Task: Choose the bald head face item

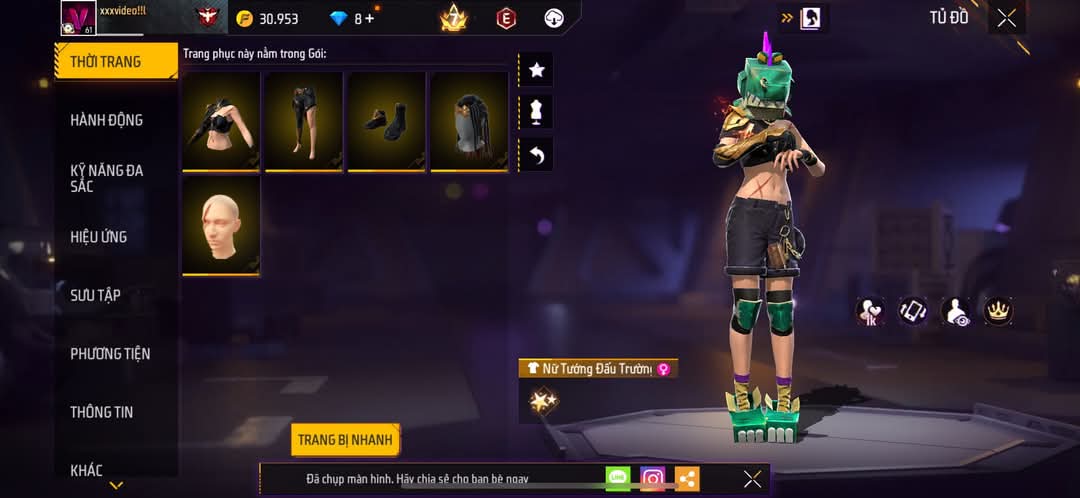Action: [x=221, y=225]
